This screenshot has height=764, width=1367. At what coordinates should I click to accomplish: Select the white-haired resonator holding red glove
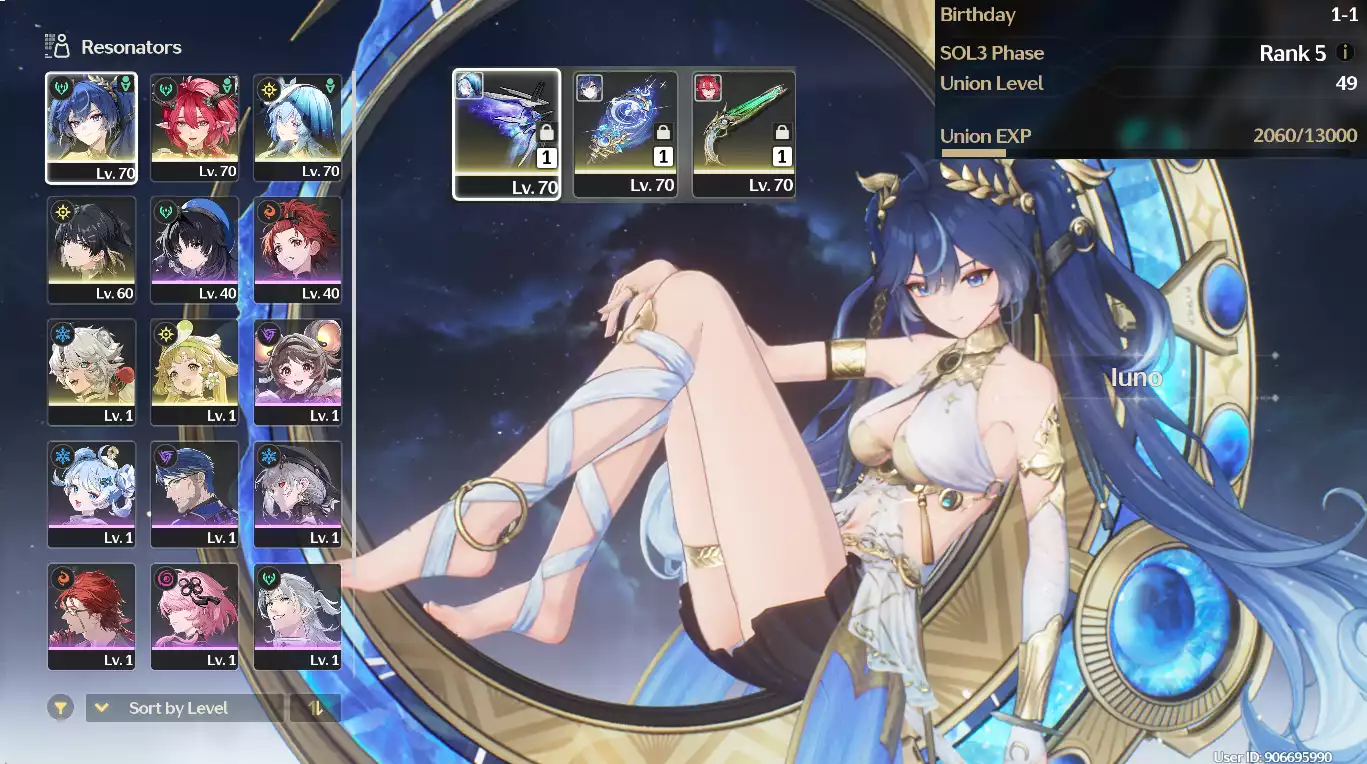tap(91, 372)
